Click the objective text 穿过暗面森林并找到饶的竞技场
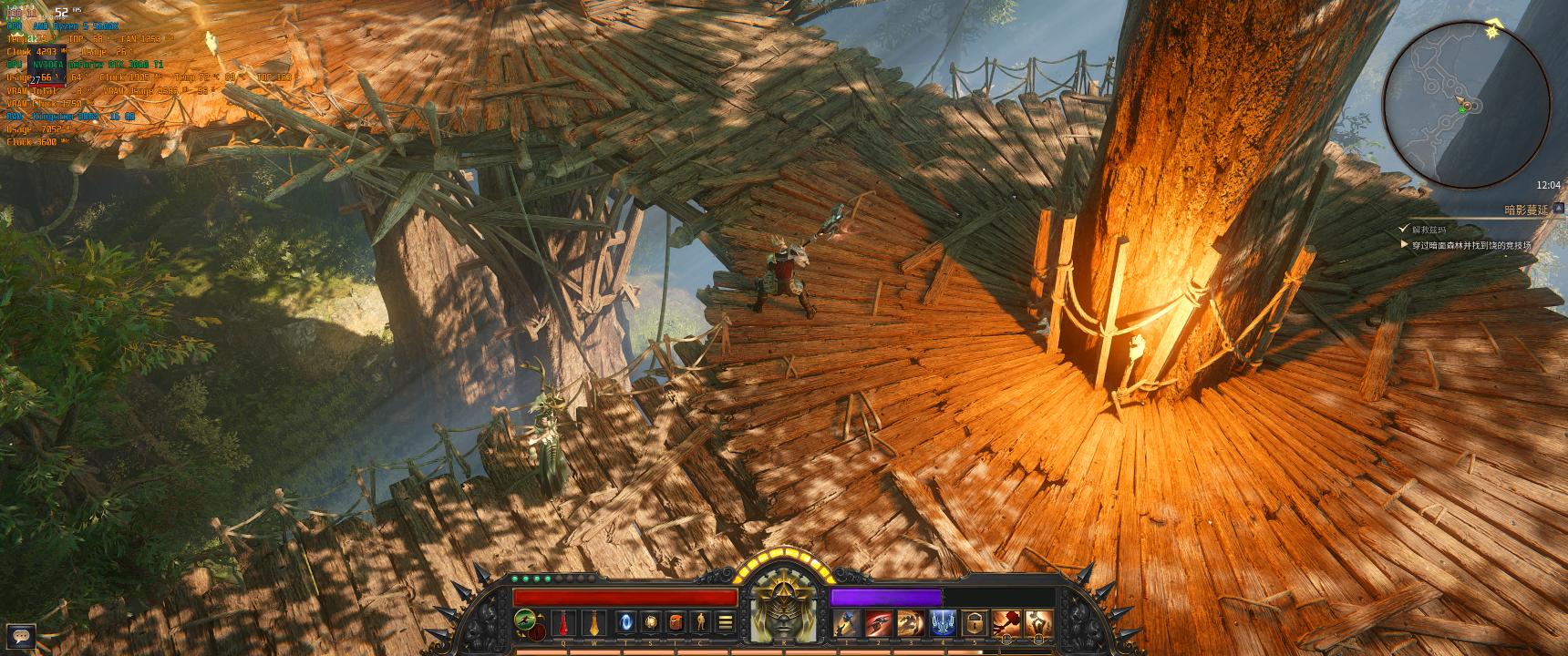 [x=1471, y=244]
